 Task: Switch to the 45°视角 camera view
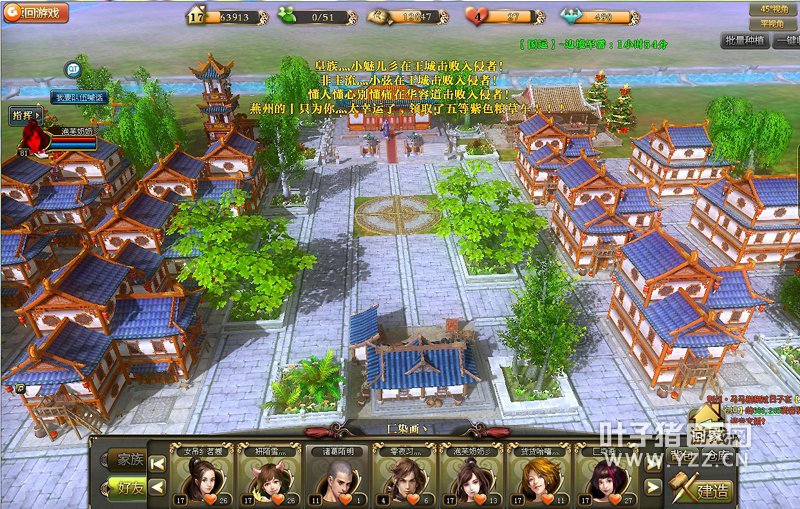[x=772, y=8]
